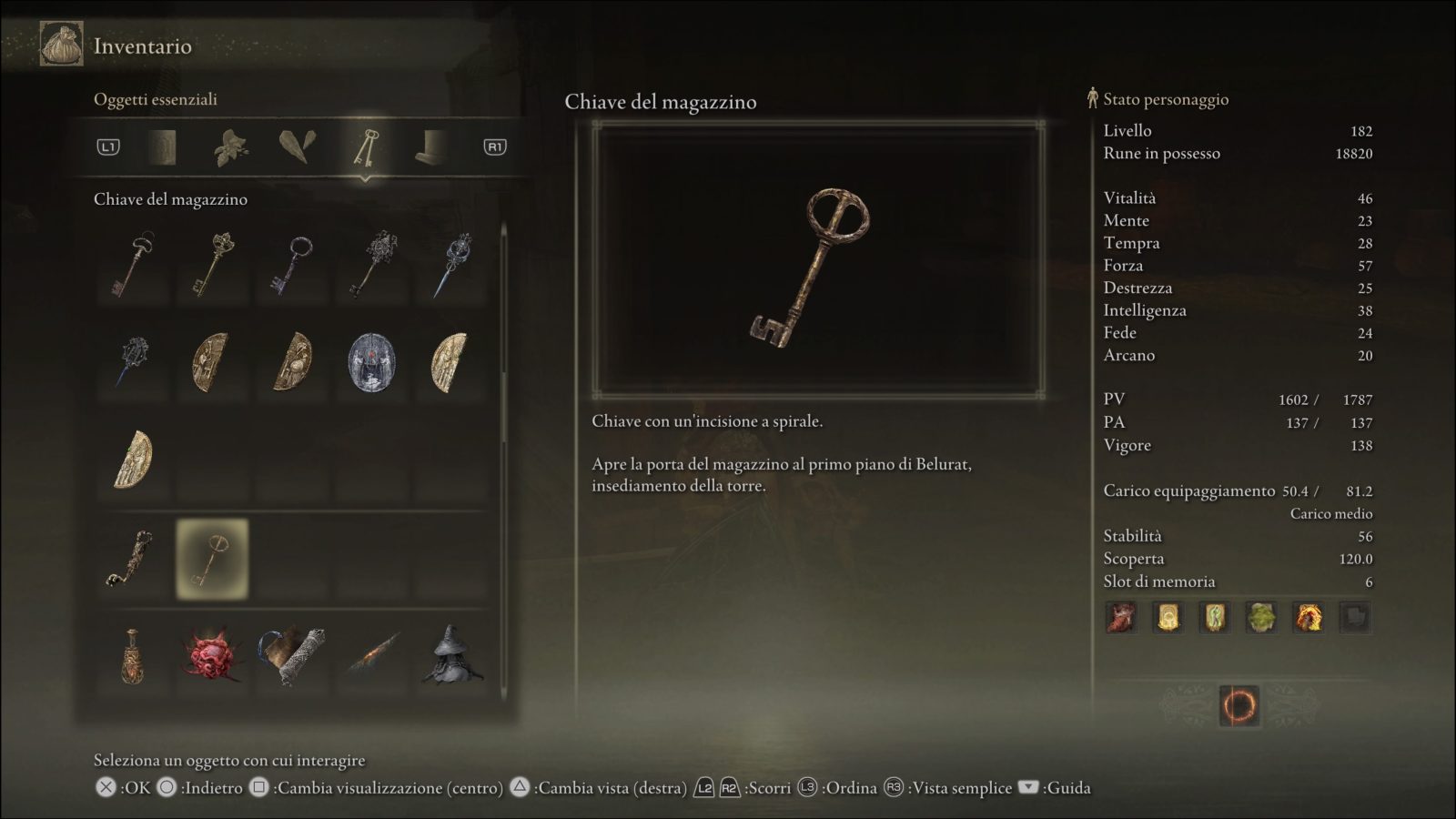This screenshot has width=1456, height=819.
Task: Select the highlighted Chiave del magazzino key slot
Action: click(x=212, y=559)
